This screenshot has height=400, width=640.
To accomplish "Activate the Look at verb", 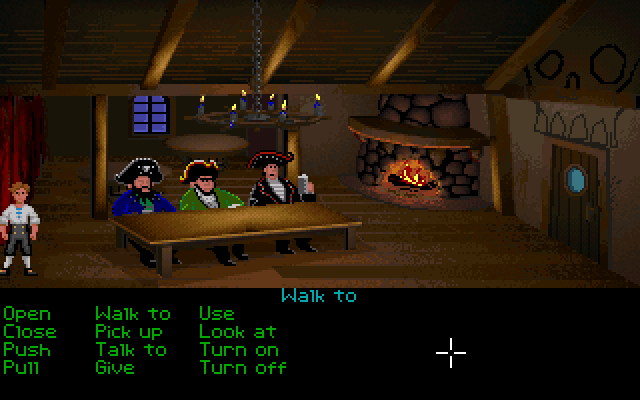I will (x=237, y=332).
